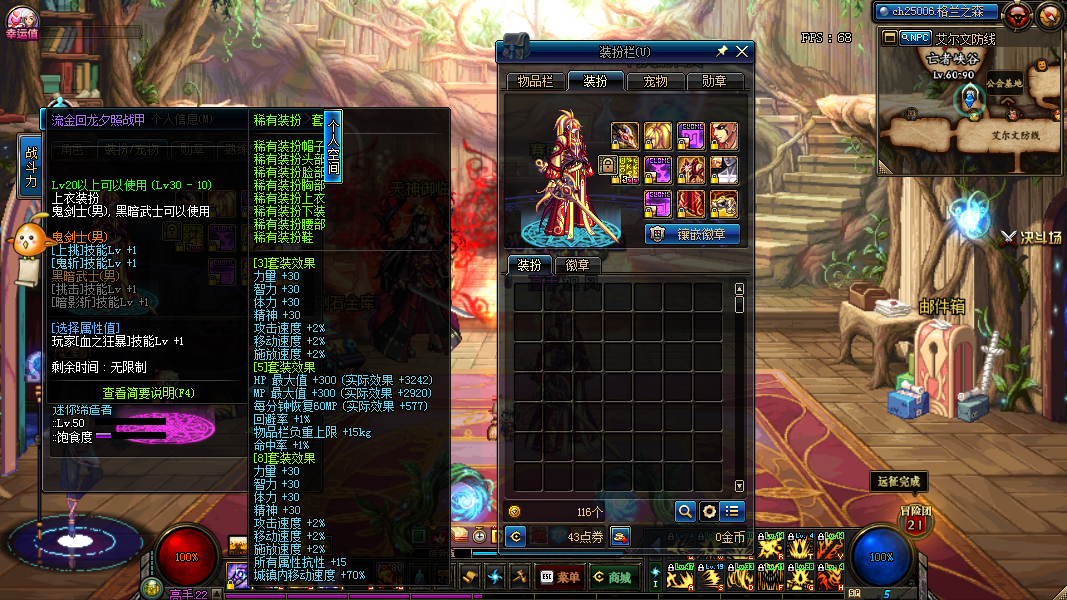Screen dimensions: 1067x600
Task: Click the 战斗力 combat power side tab
Action: click(31, 166)
